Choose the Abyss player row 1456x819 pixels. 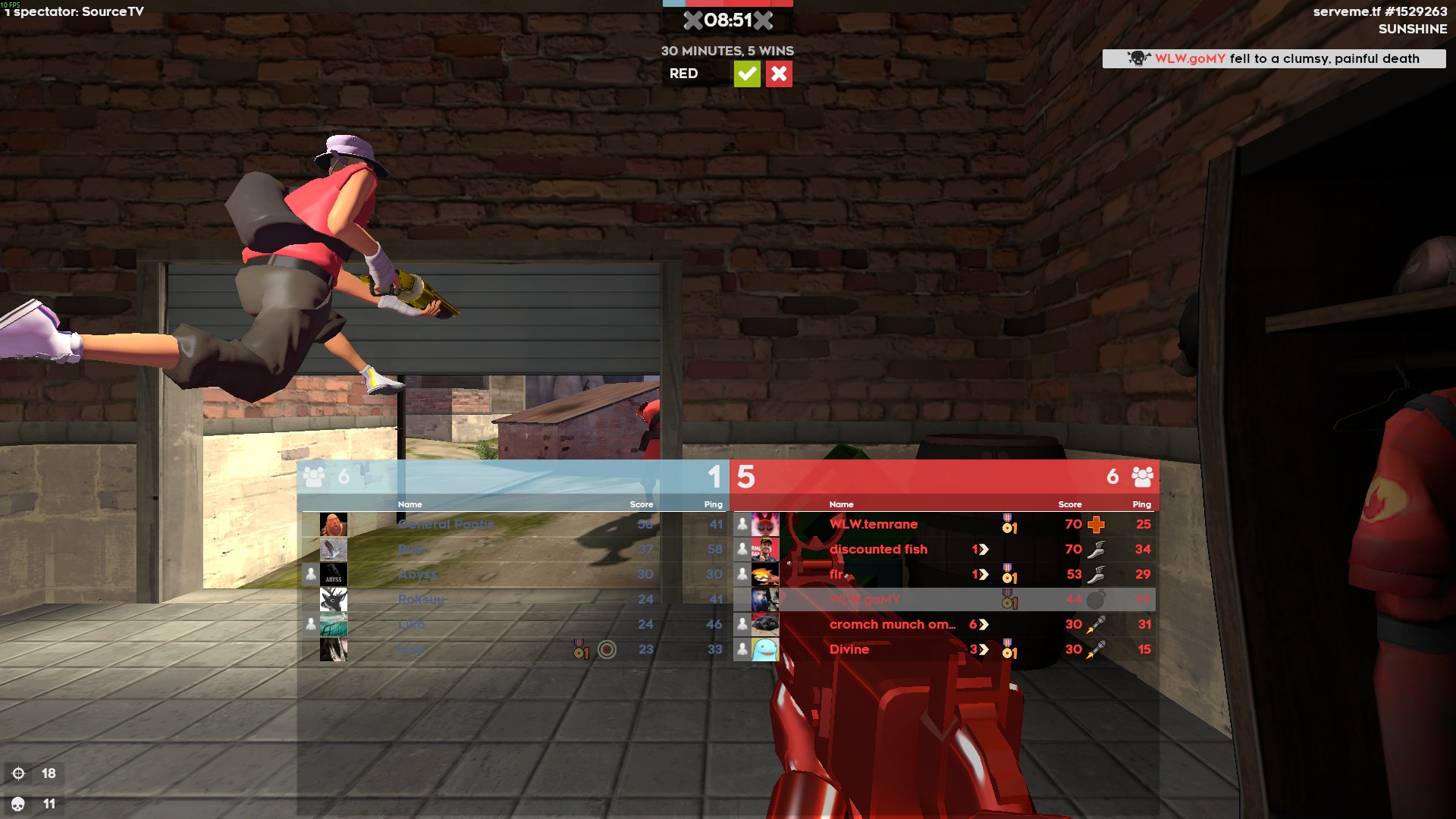(418, 574)
